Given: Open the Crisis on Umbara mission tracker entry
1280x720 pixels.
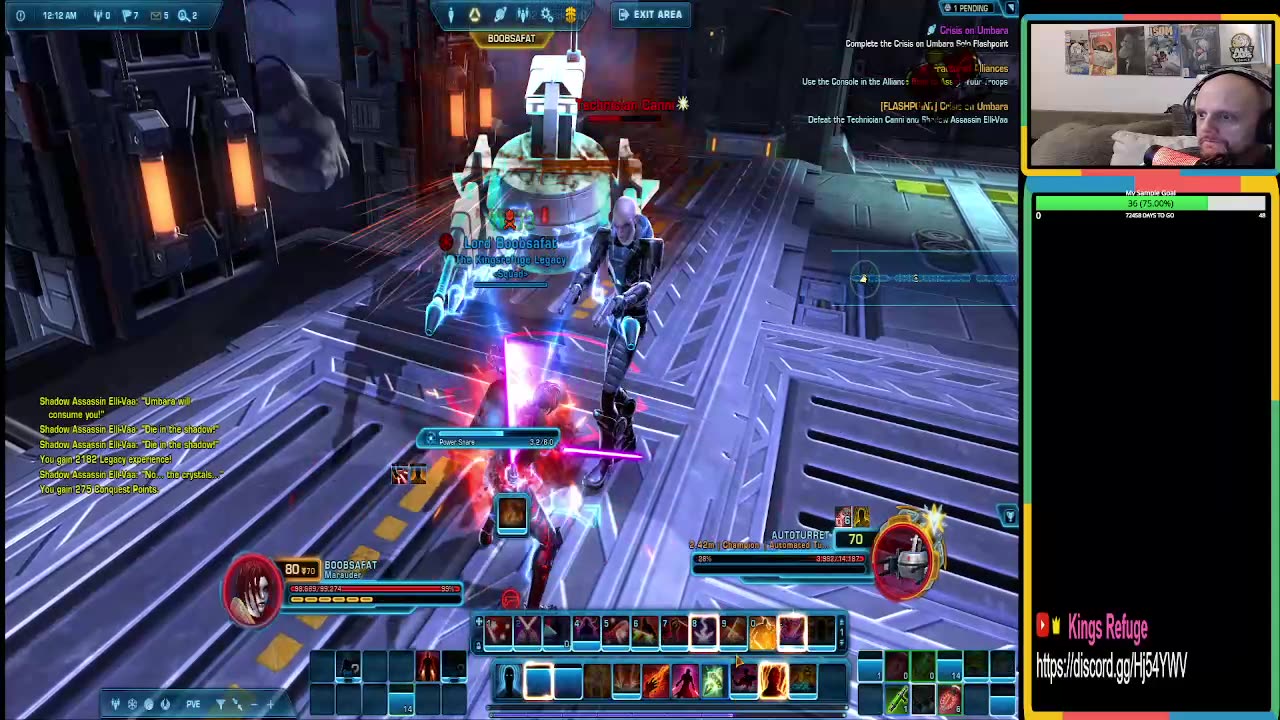Looking at the screenshot, I should [972, 31].
